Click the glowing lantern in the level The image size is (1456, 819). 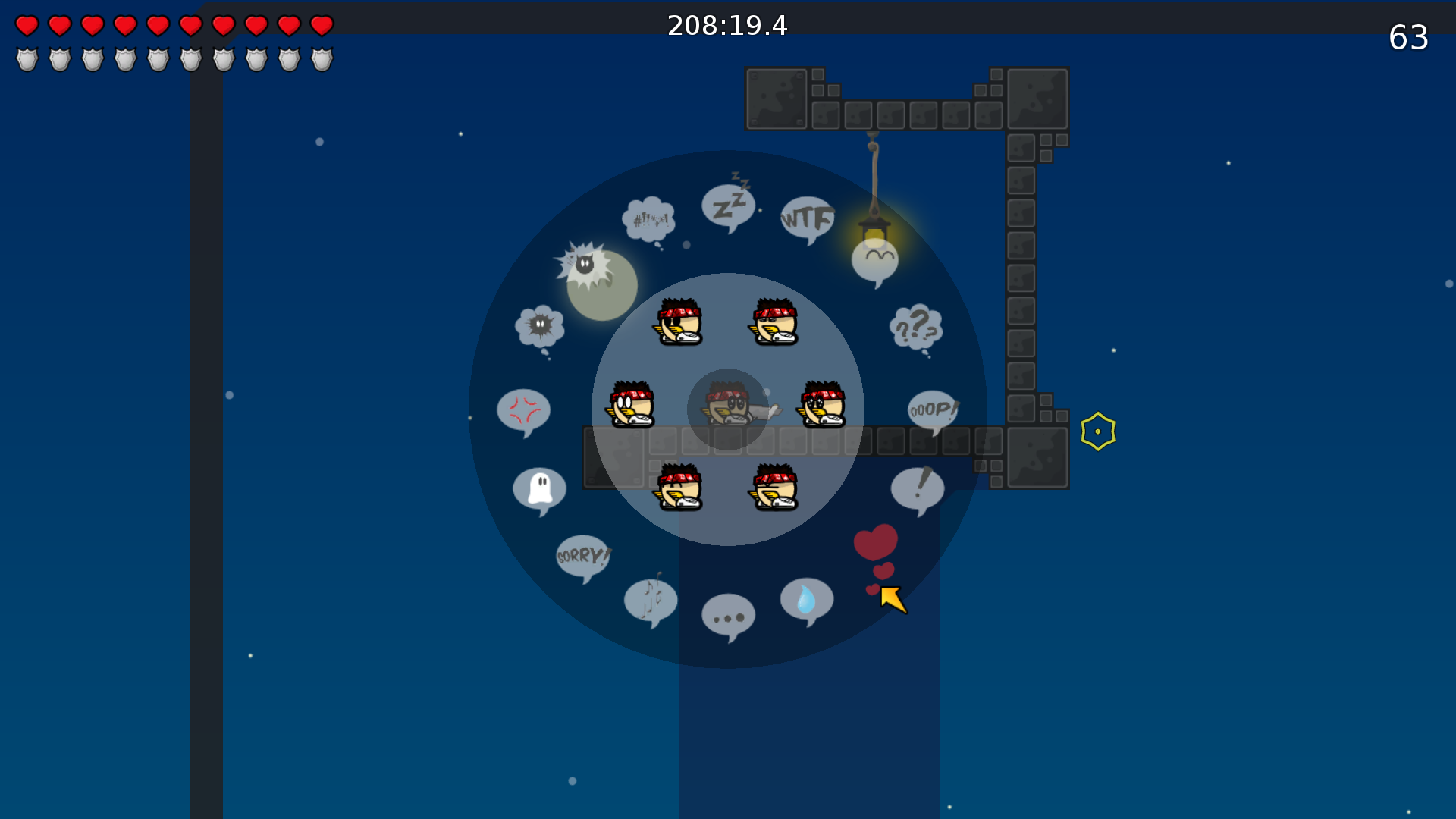[x=874, y=227]
